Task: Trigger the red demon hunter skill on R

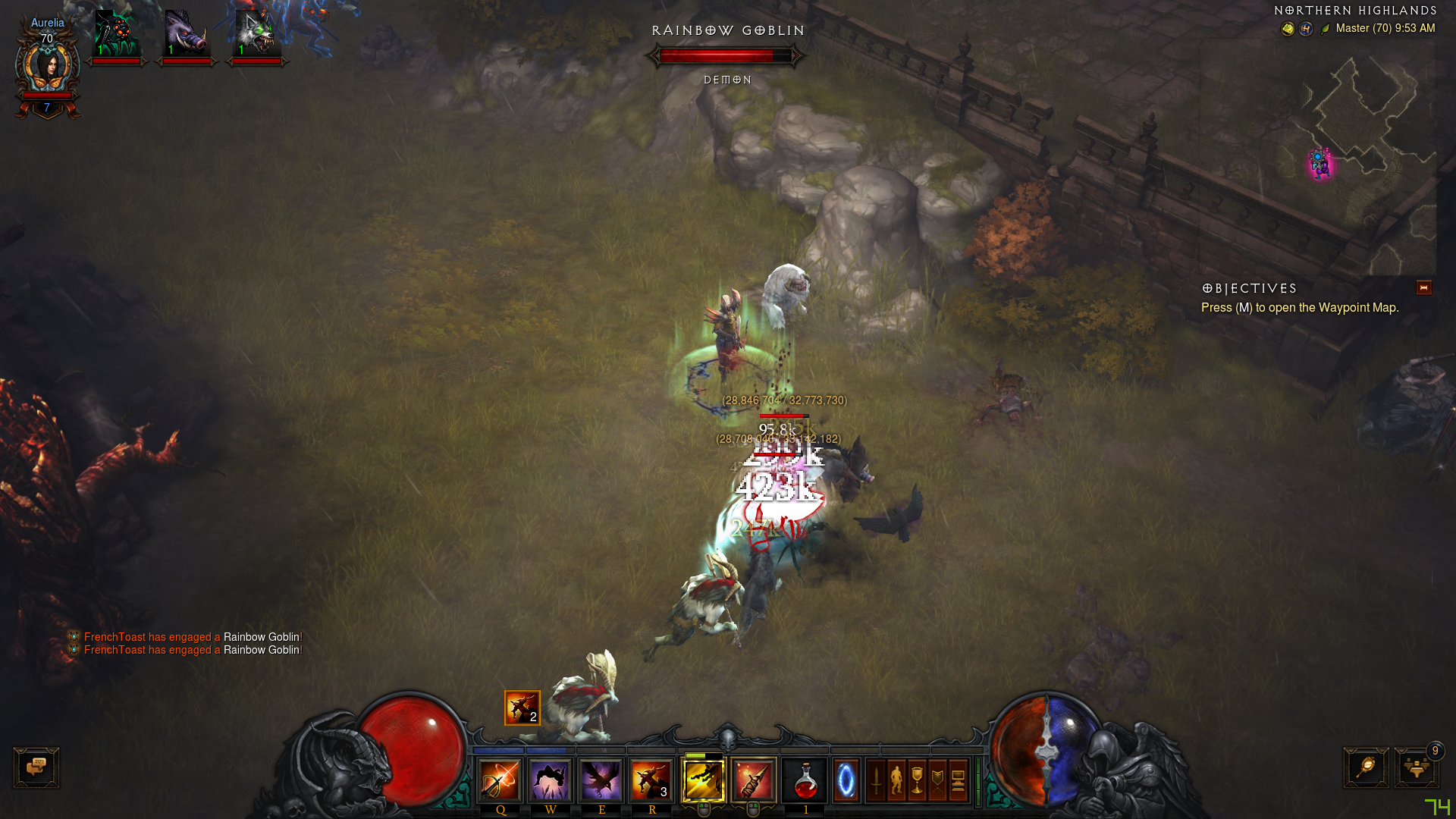Action: (651, 780)
